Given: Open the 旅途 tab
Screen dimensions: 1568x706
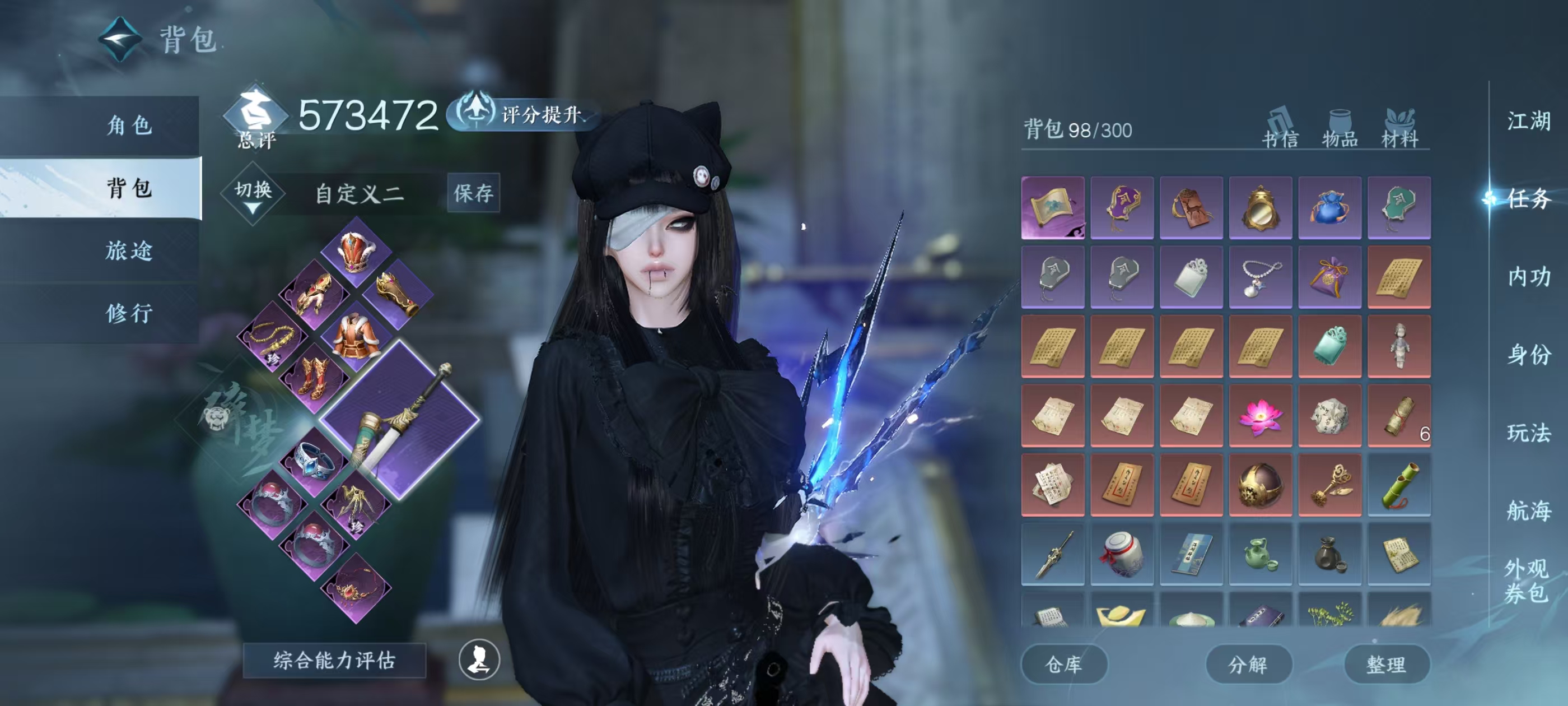Looking at the screenshot, I should [x=129, y=250].
